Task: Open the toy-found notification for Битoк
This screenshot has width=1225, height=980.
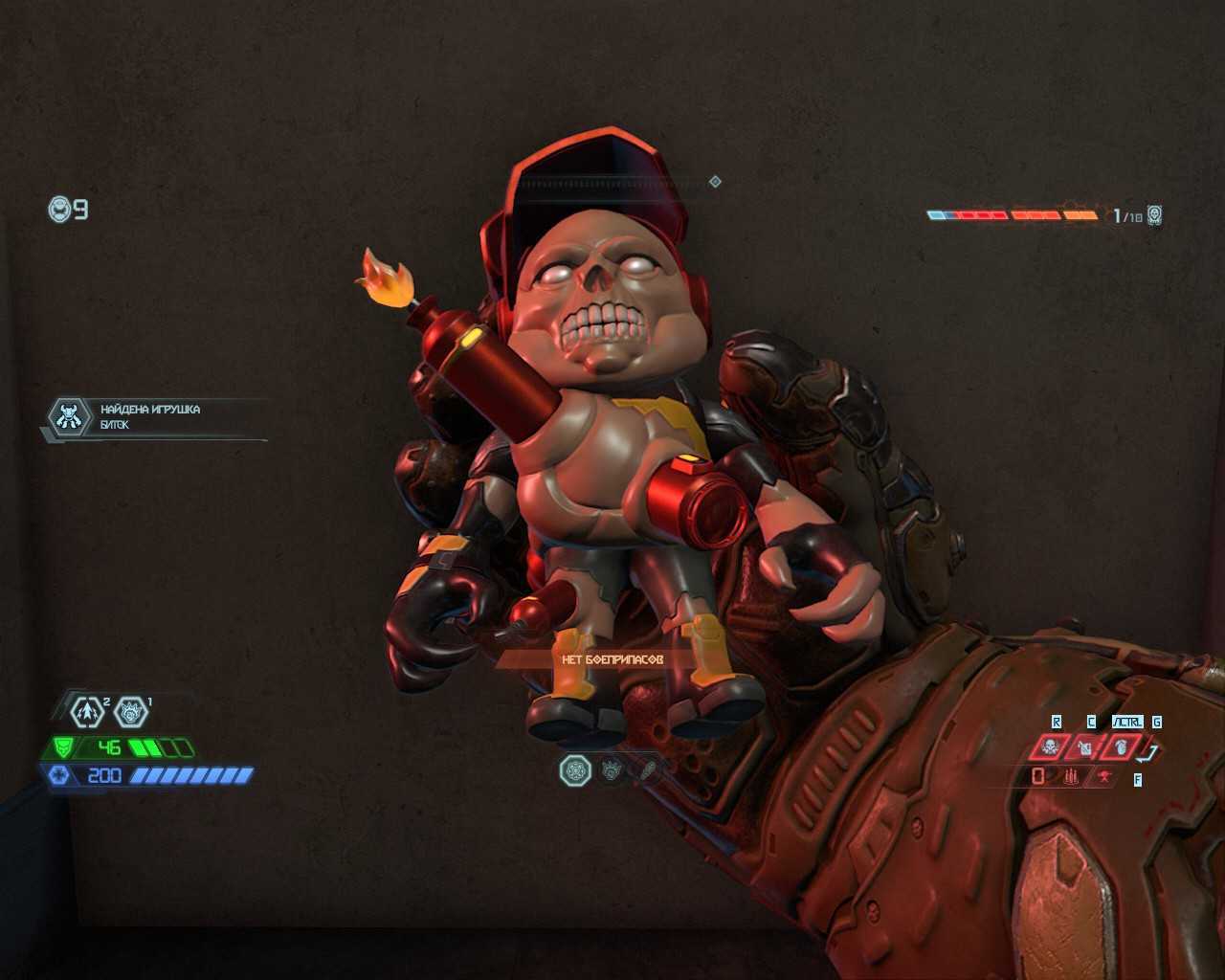Action: click(153, 417)
